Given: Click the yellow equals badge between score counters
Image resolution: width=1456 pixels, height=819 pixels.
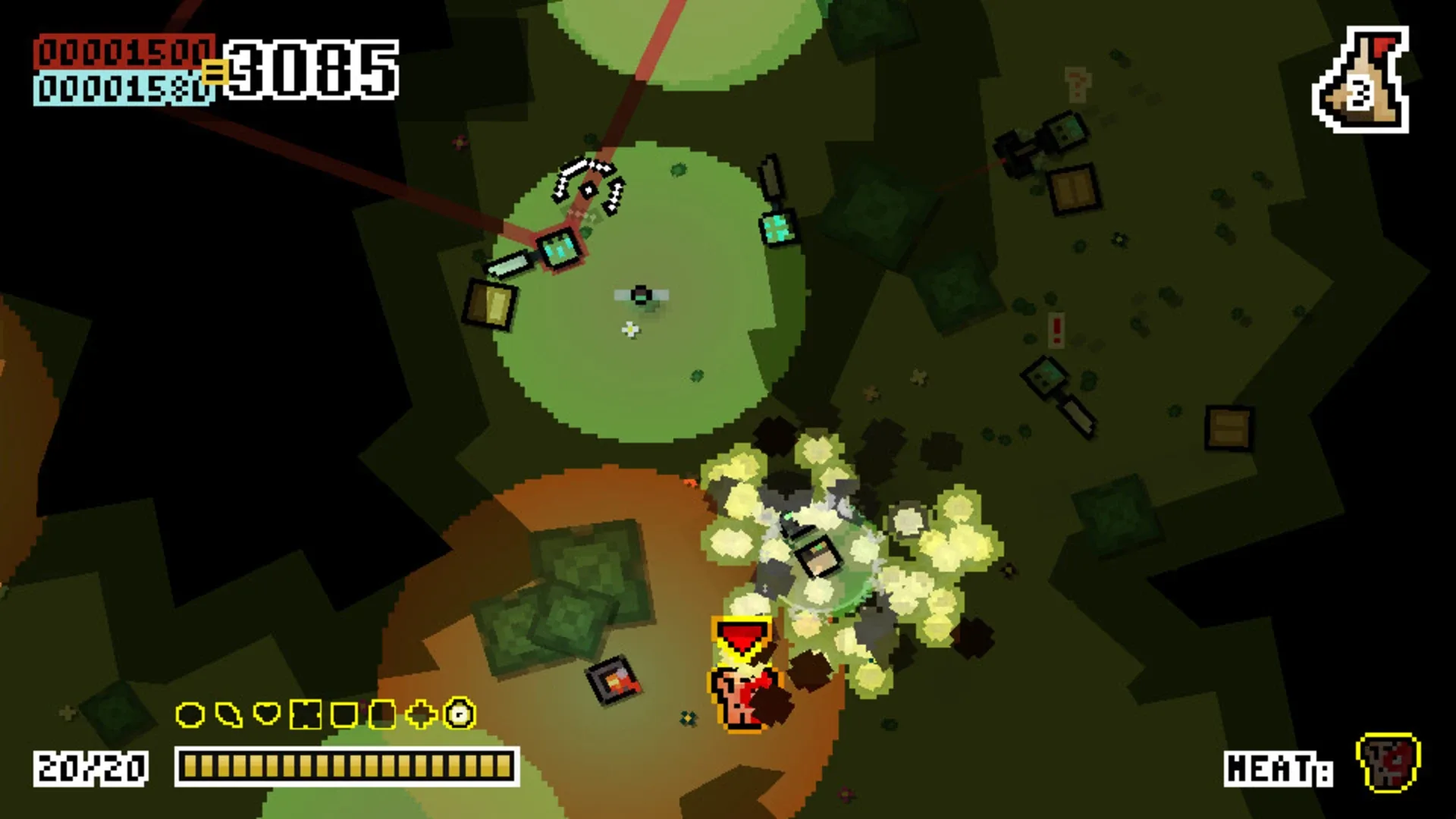Looking at the screenshot, I should pyautogui.click(x=217, y=72).
